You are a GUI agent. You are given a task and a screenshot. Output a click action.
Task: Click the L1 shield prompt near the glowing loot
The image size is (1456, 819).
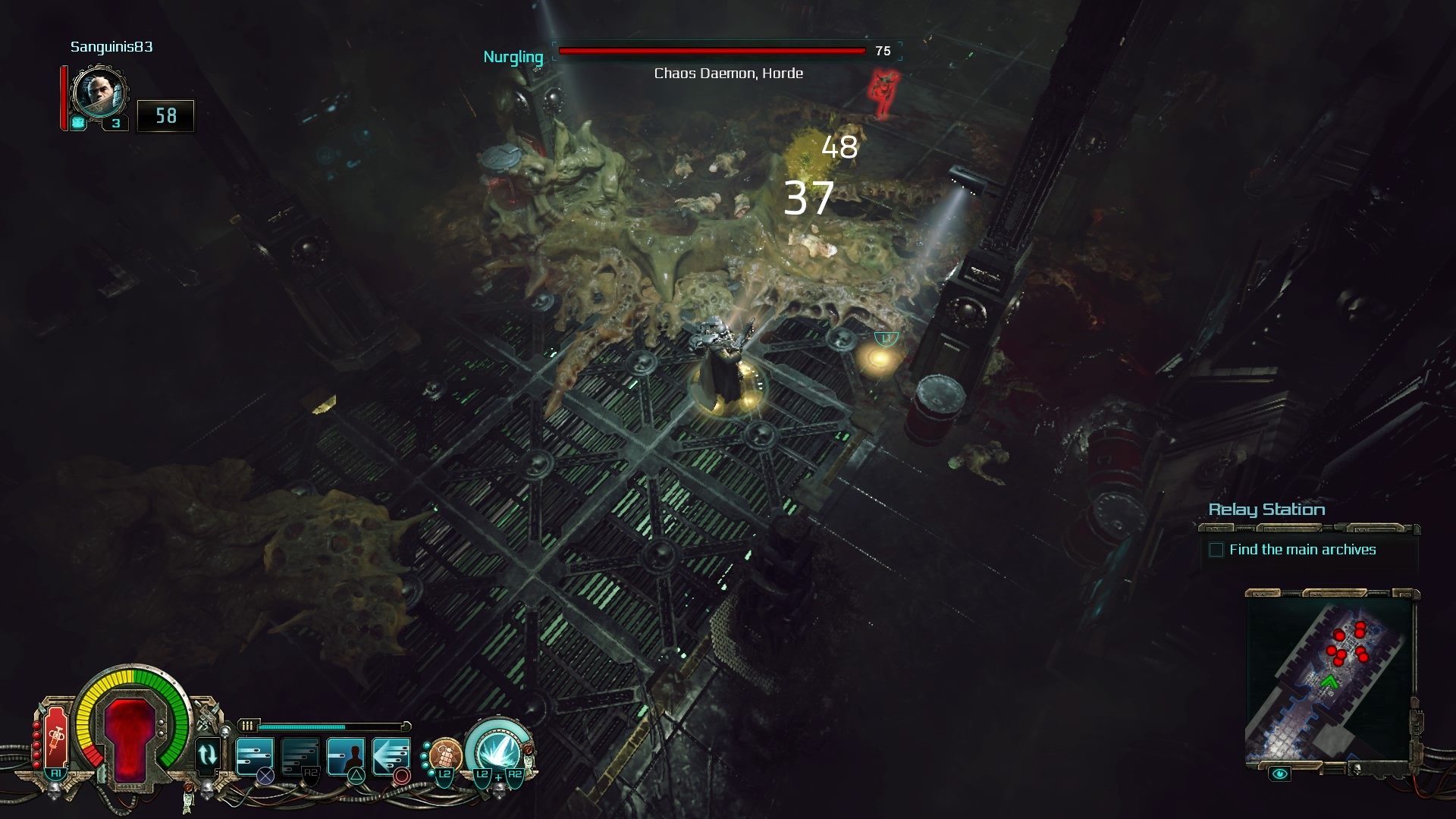click(x=885, y=339)
